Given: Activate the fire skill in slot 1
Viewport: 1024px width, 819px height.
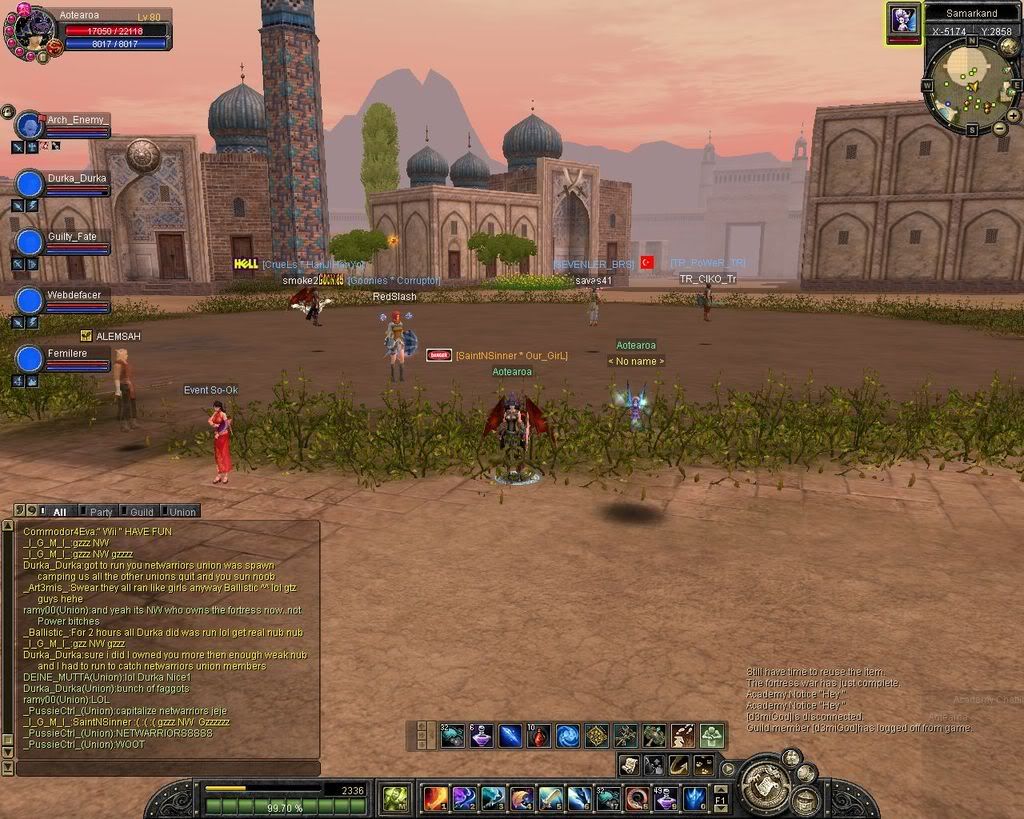Looking at the screenshot, I should coord(435,798).
